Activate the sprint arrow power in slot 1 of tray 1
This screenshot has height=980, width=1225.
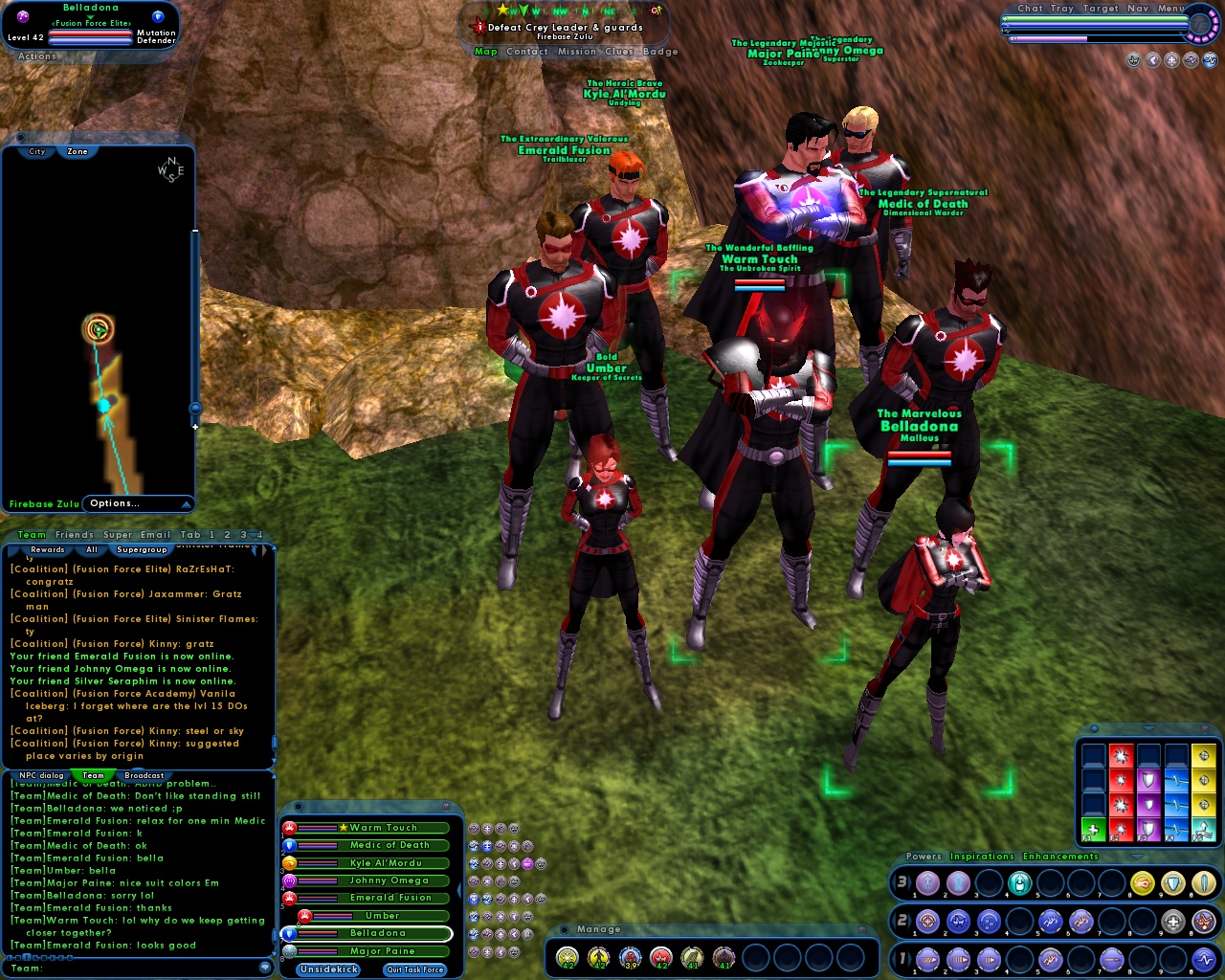pos(927,959)
